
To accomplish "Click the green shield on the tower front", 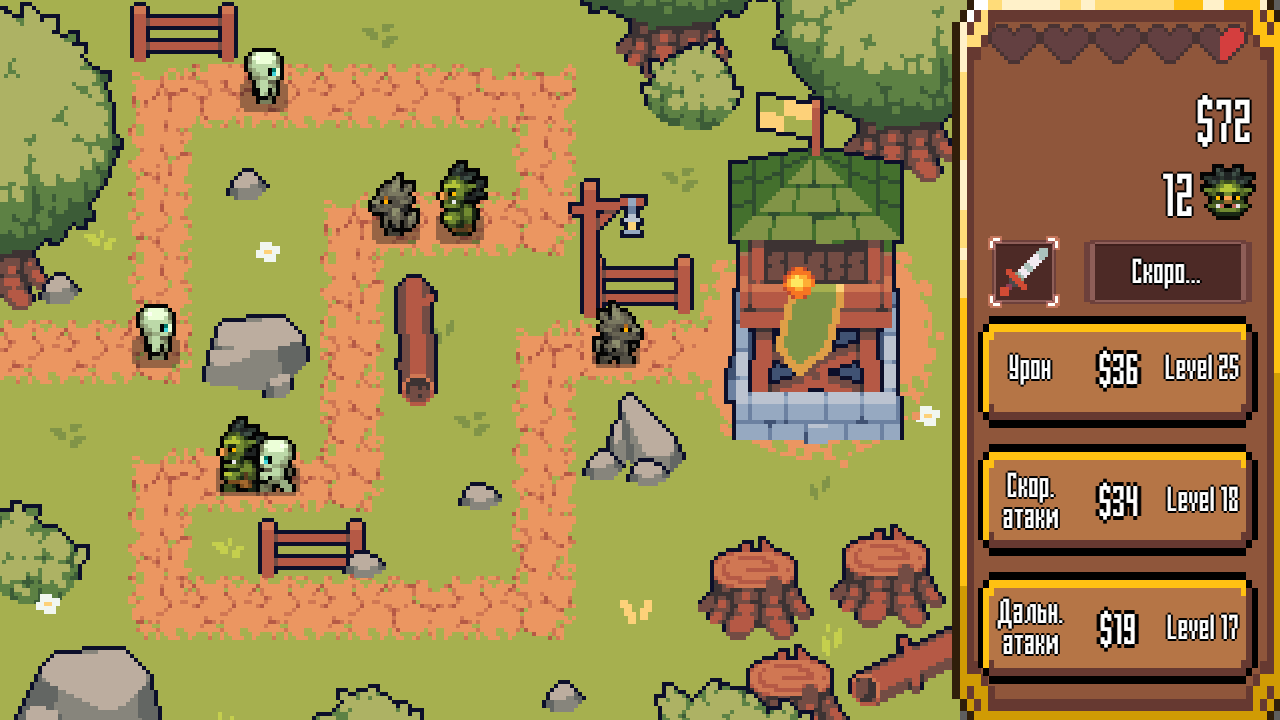I will coord(807,328).
